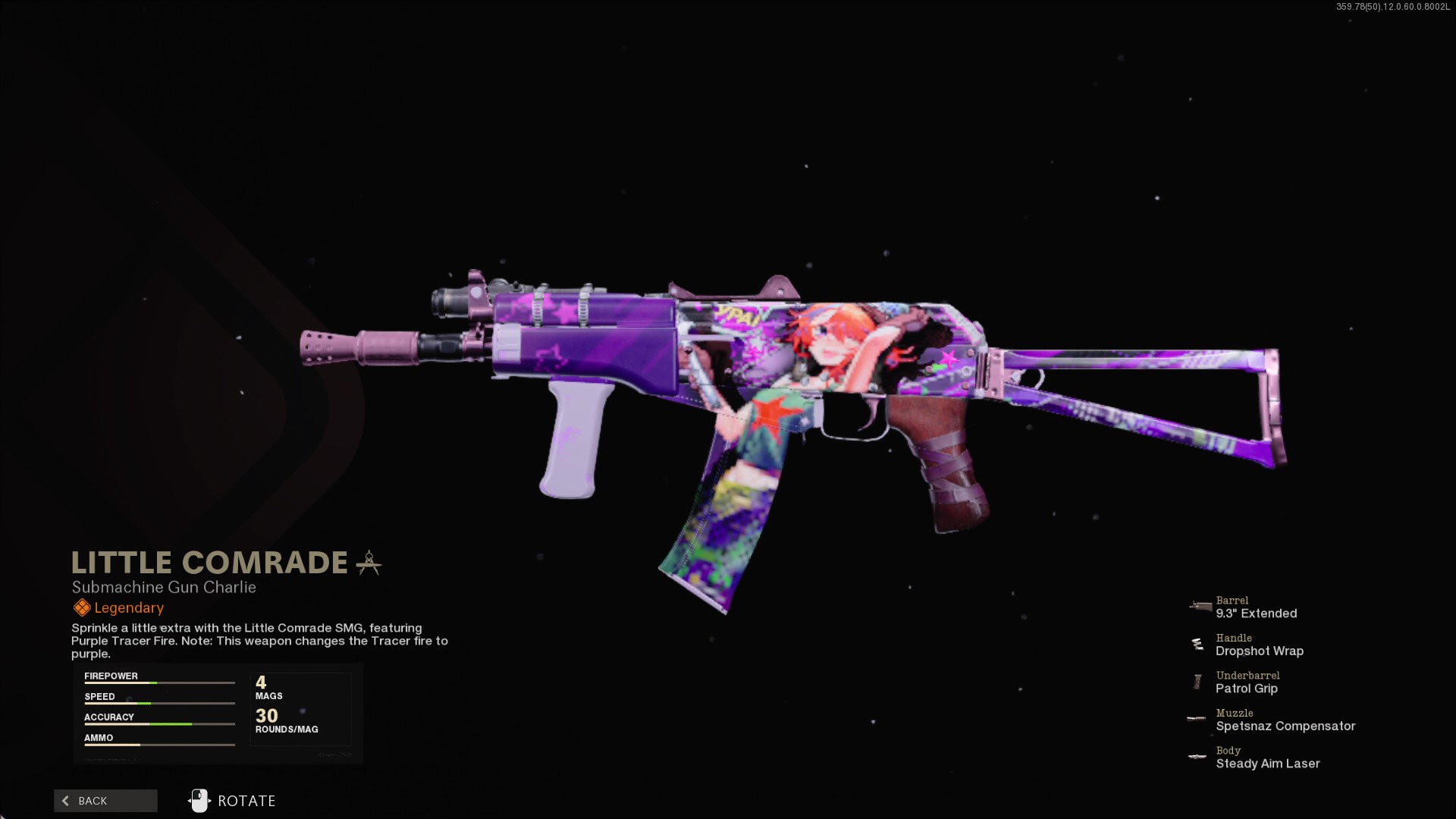The width and height of the screenshot is (1456, 819).
Task: Select the Steady Aim Laser body entry
Action: (x=1267, y=764)
